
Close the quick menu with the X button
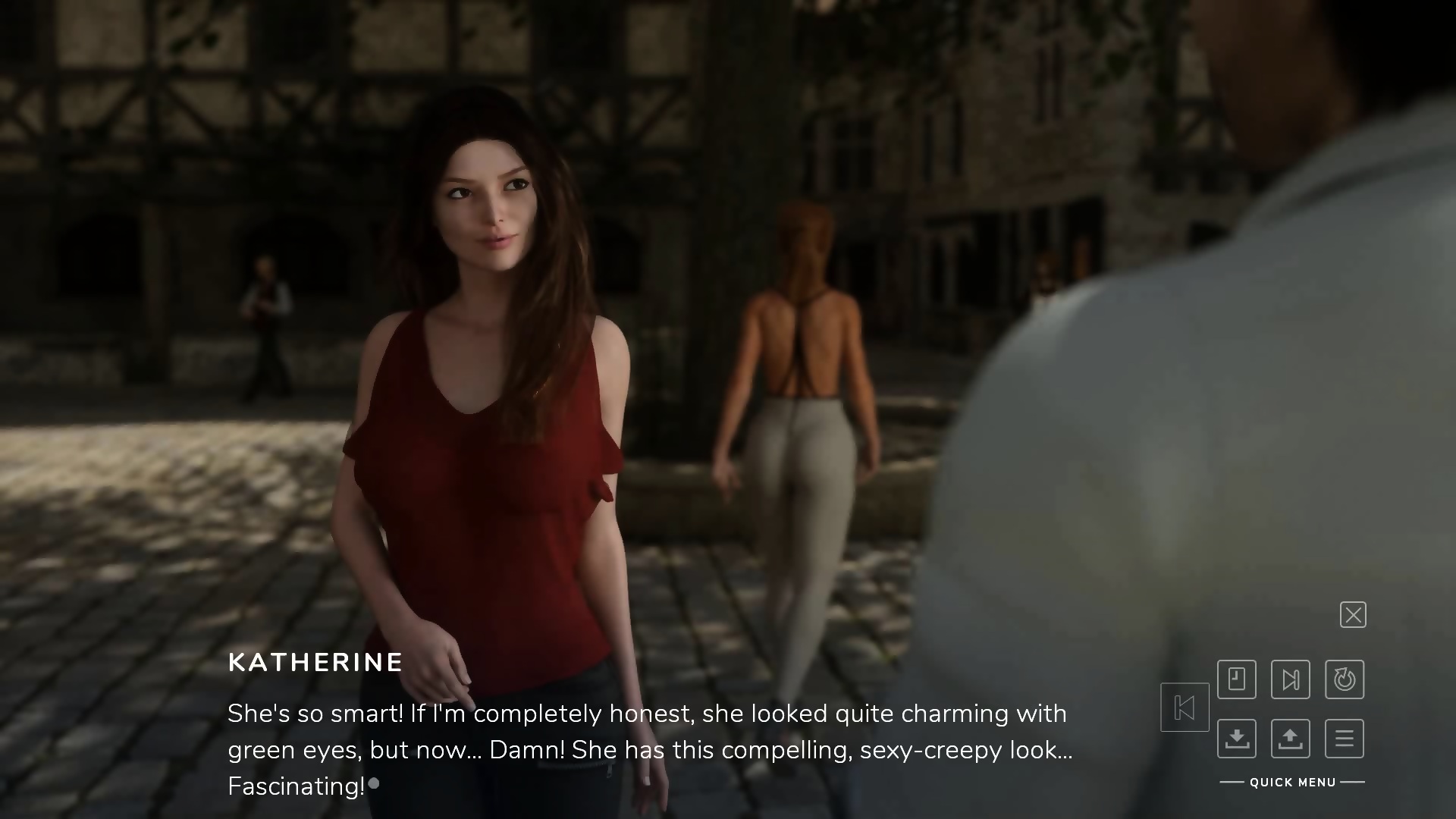tap(1353, 615)
